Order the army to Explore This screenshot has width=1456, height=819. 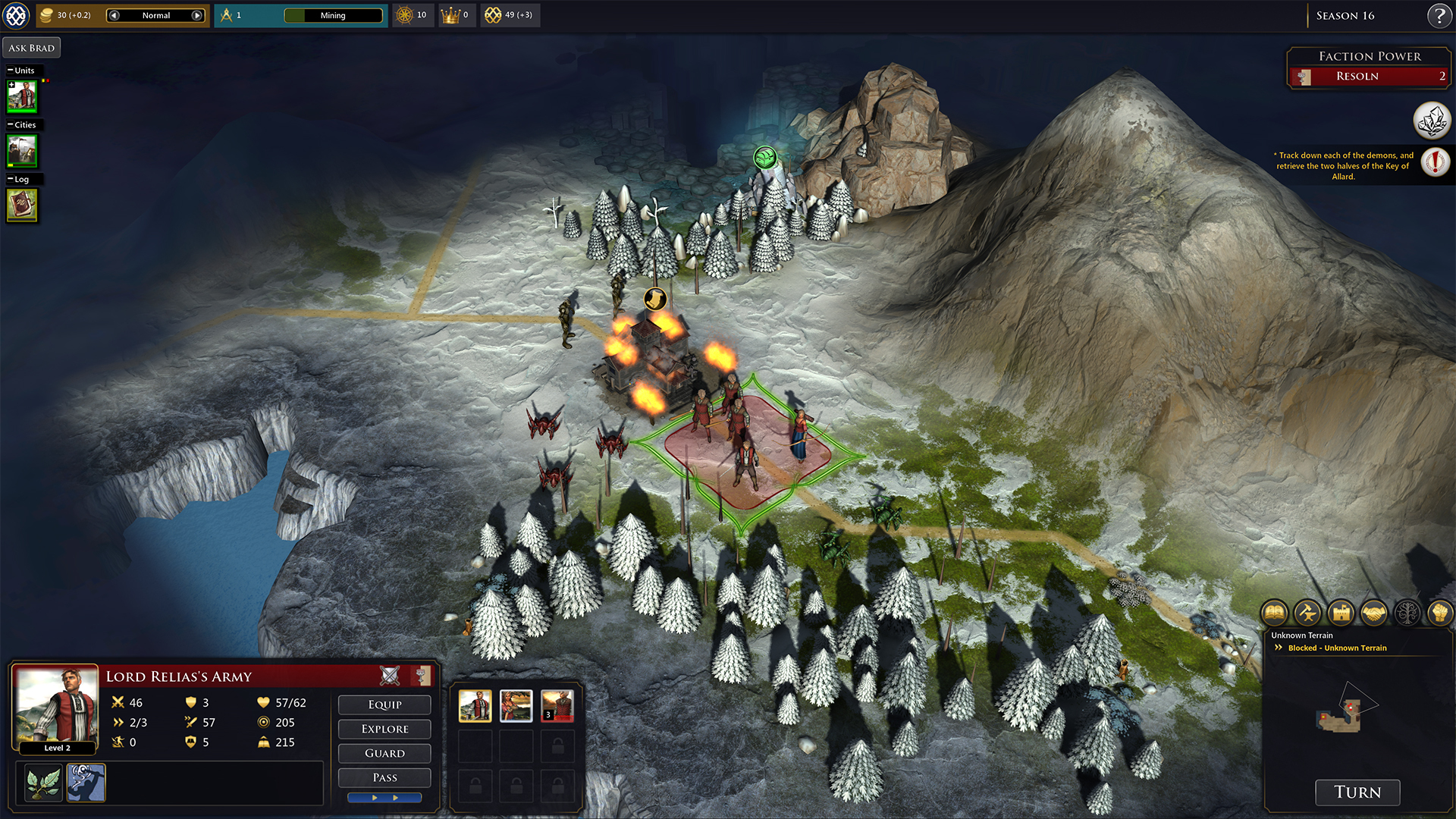click(384, 729)
